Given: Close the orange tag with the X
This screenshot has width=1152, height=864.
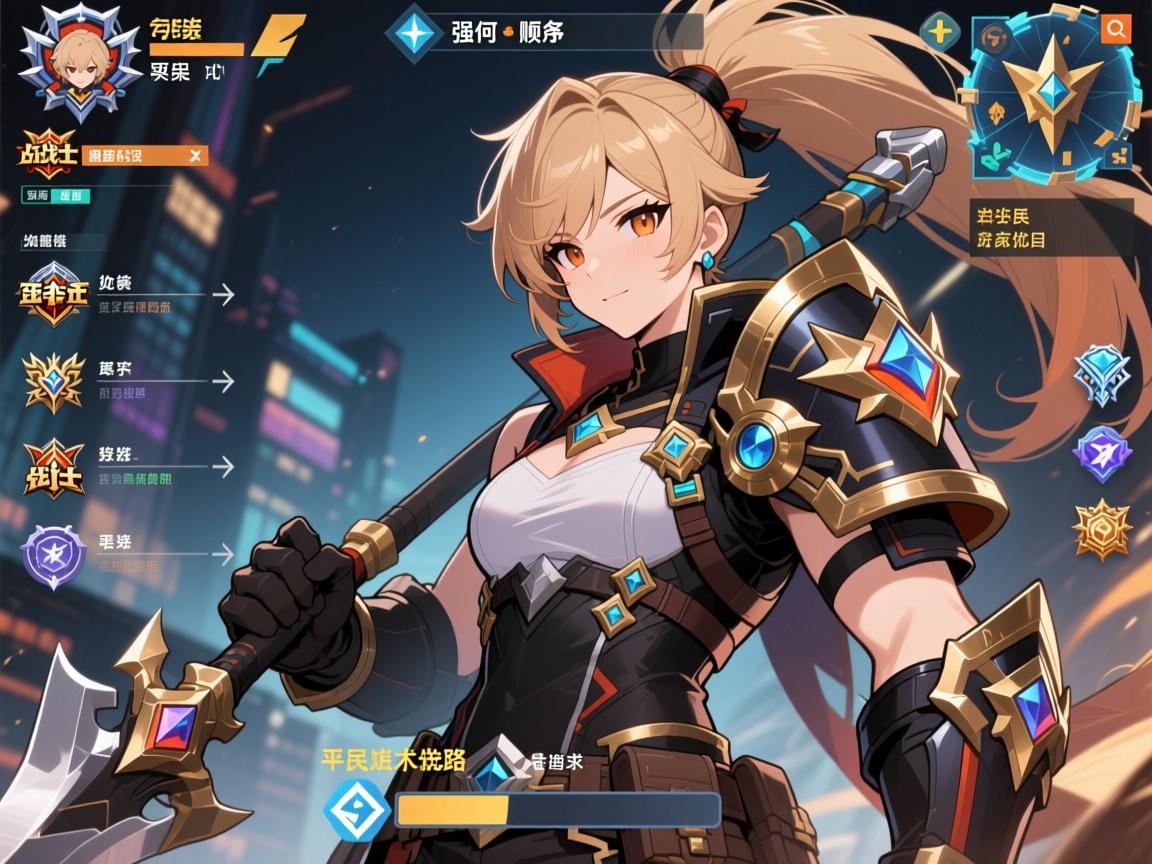Looking at the screenshot, I should click(196, 155).
